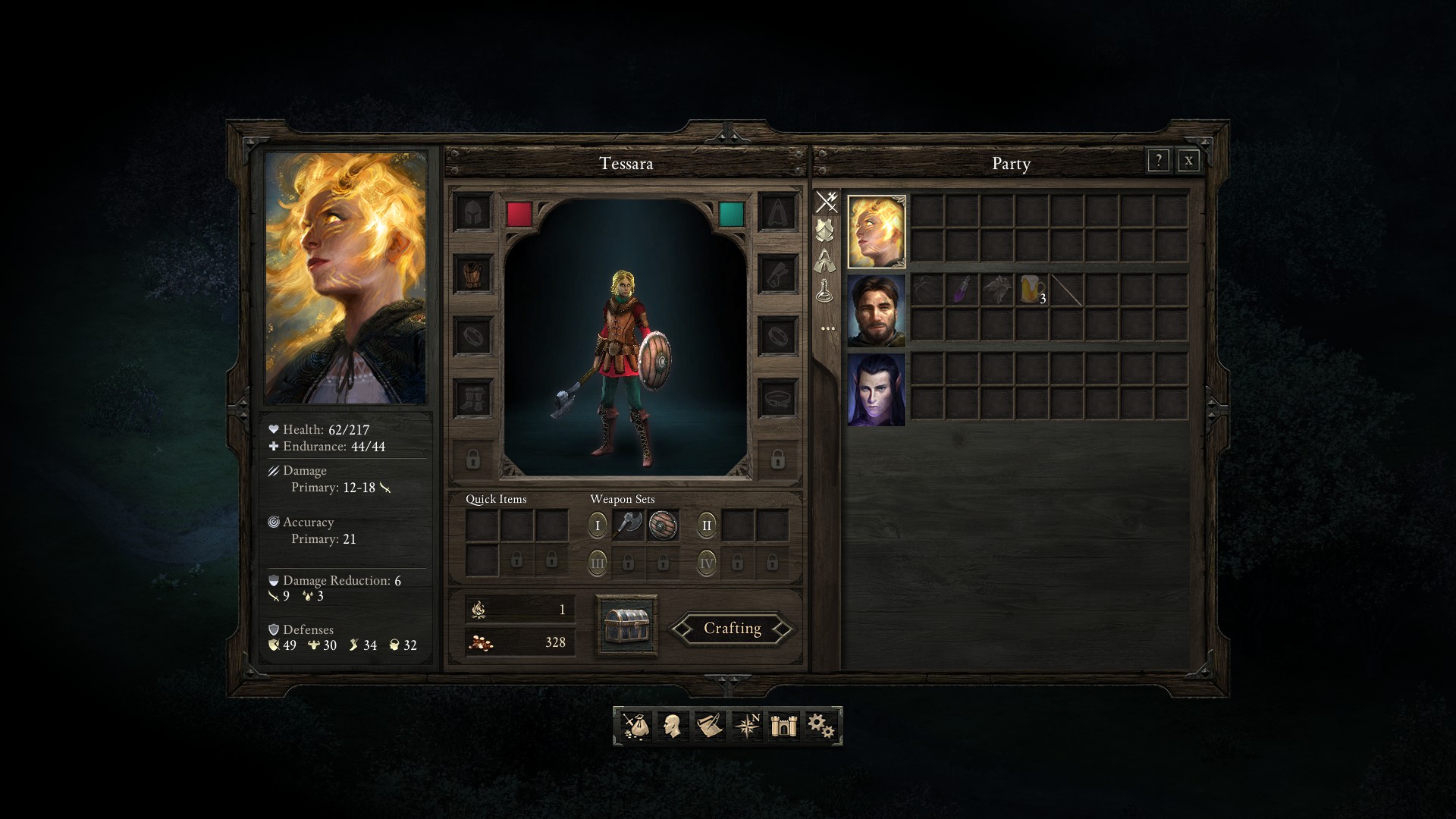Choose the purple-skinned elf's party portrait
The width and height of the screenshot is (1456, 819).
(x=876, y=390)
